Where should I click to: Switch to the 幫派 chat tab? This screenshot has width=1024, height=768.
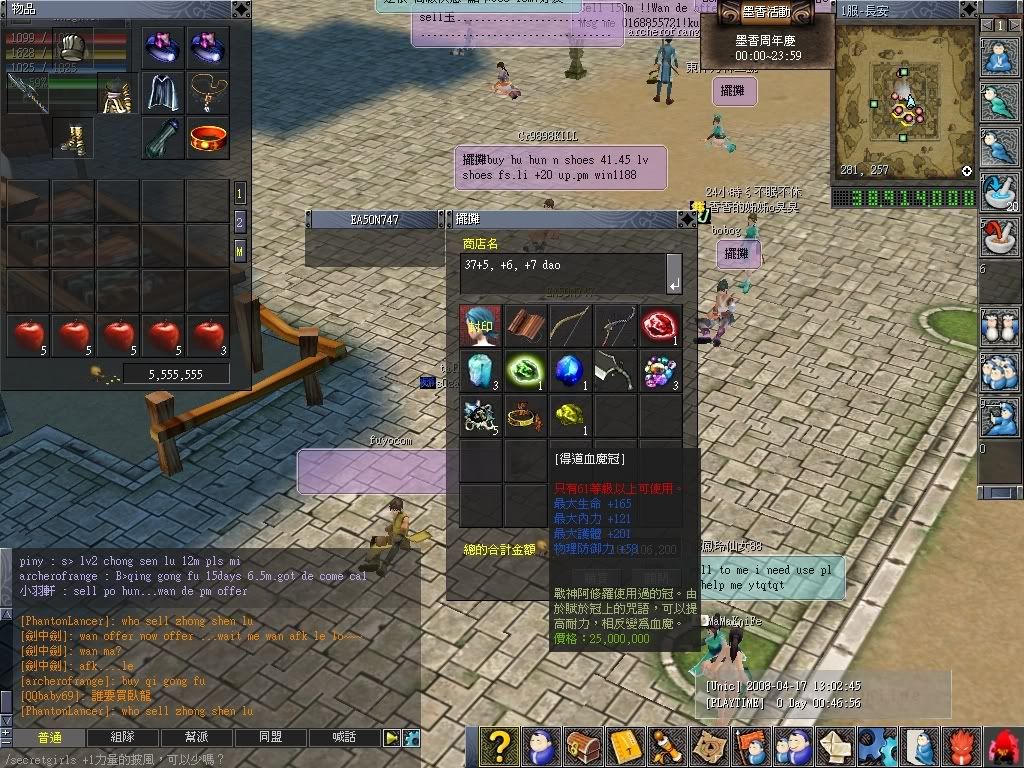[x=197, y=737]
